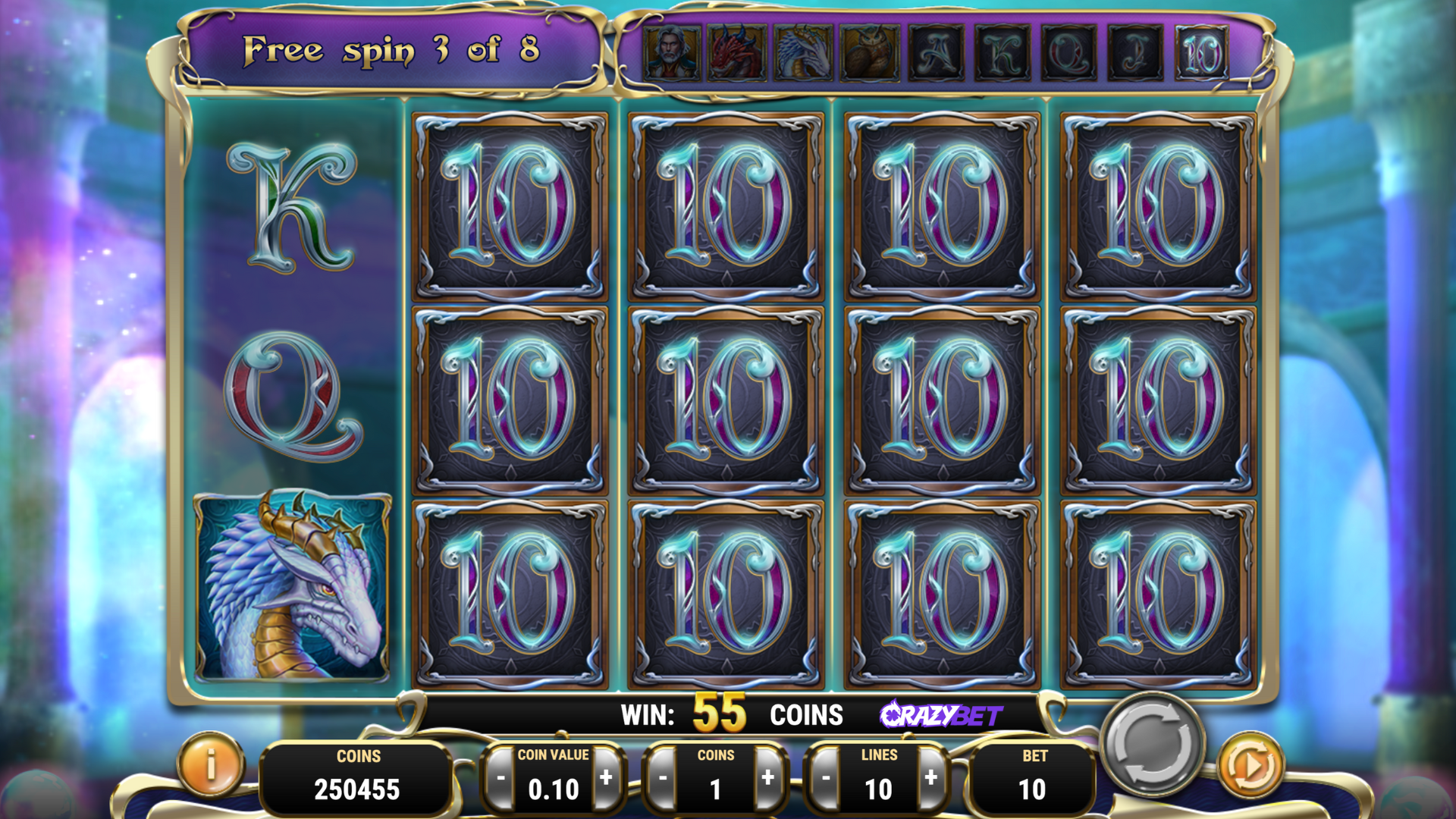Reduce the number of lines
Screen dimensions: 1456x819
tap(825, 778)
